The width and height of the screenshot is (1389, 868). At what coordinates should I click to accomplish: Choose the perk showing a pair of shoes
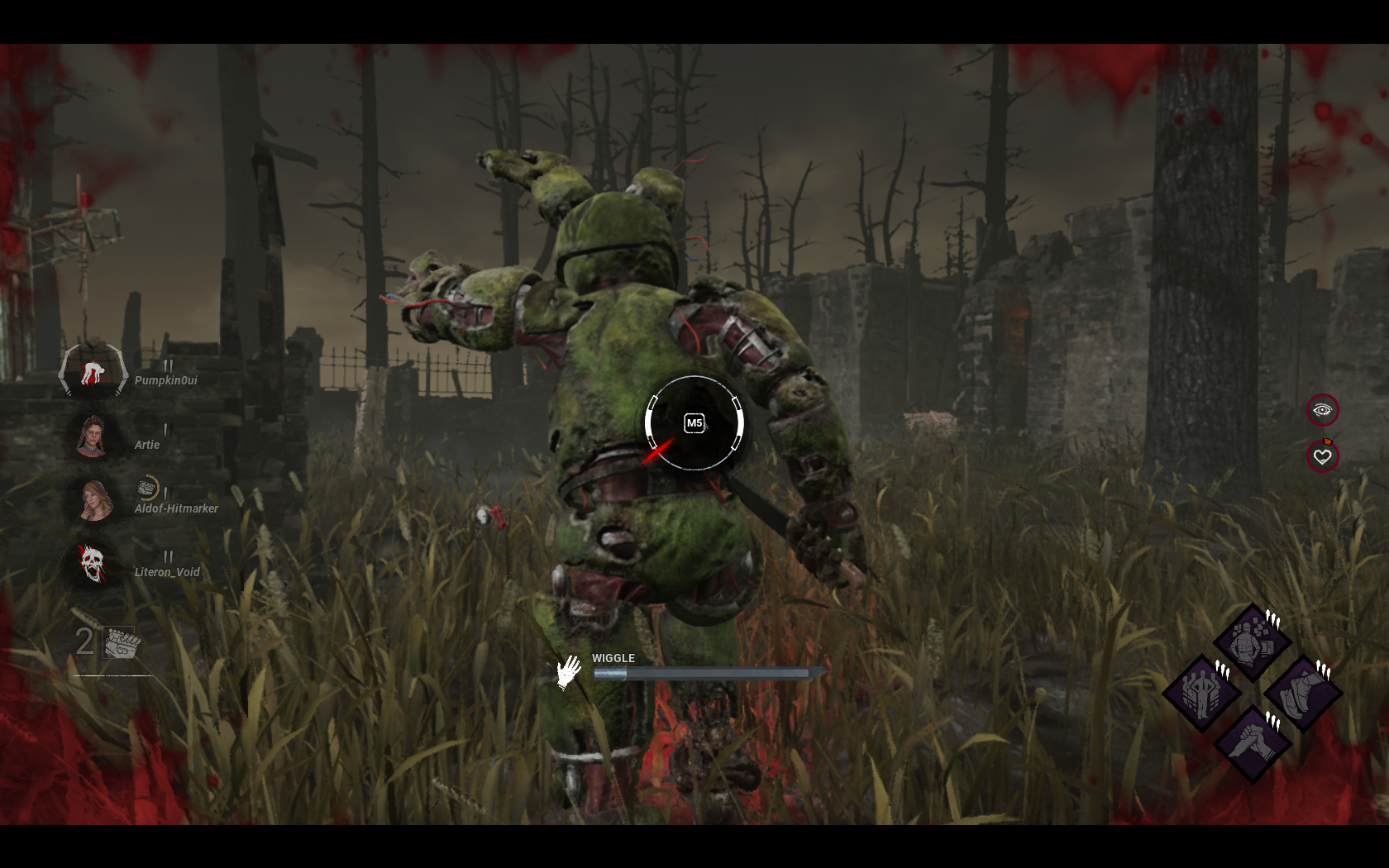pyautogui.click(x=1302, y=693)
